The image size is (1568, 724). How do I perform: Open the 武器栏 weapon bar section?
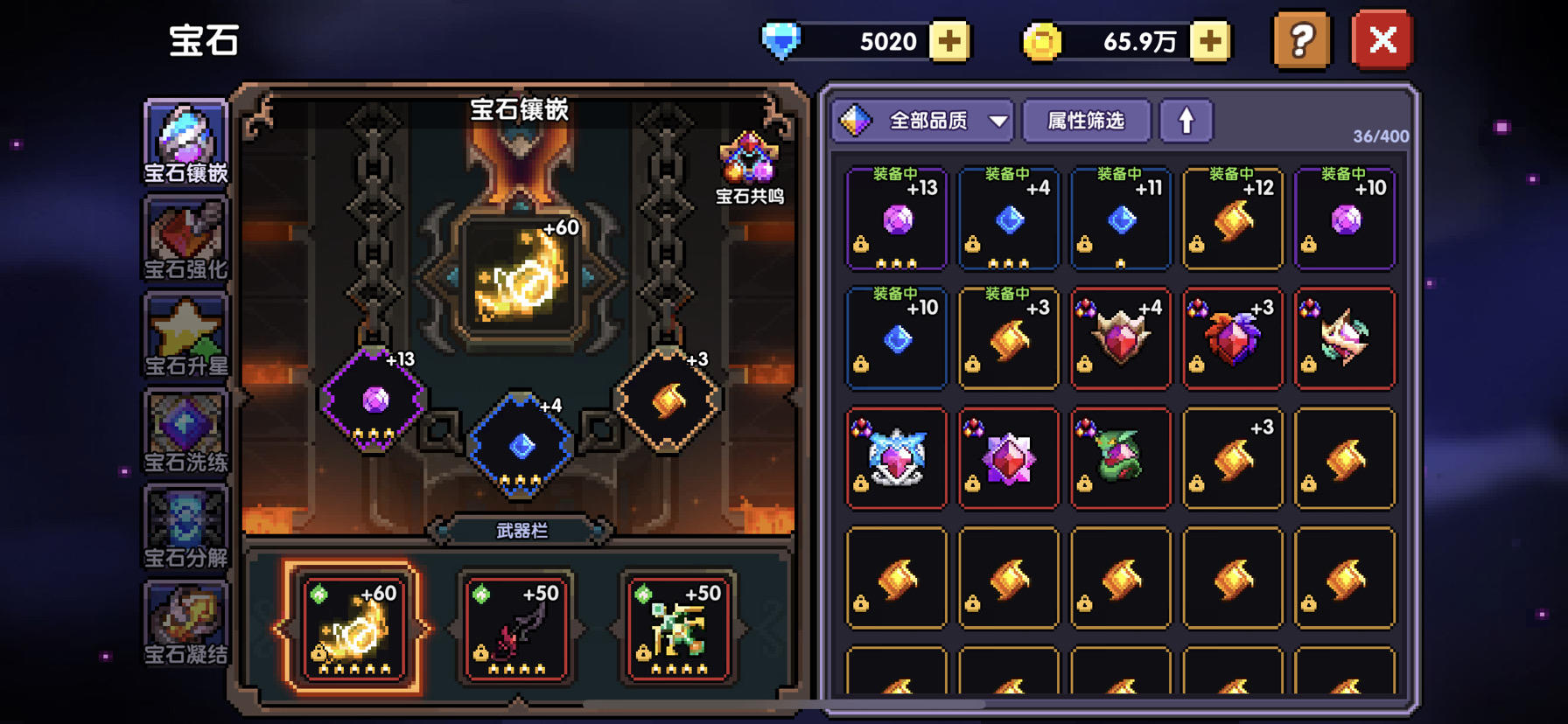pos(521,528)
